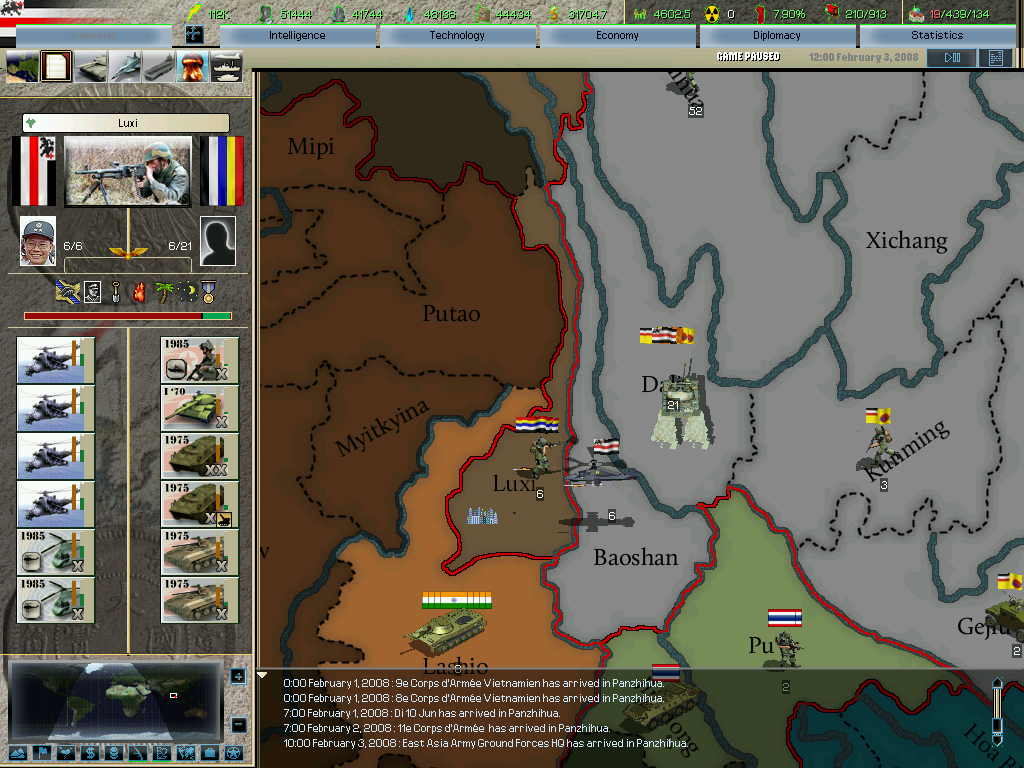Activate the dollar sign economic map mode
The image size is (1024, 768).
(90, 753)
